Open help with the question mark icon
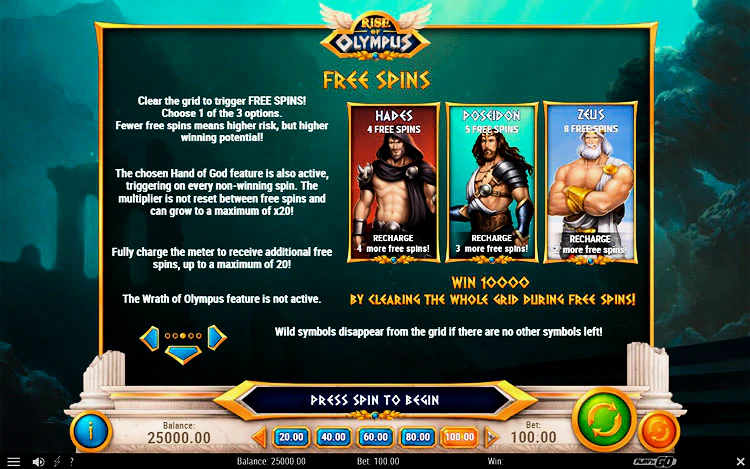 (71, 462)
